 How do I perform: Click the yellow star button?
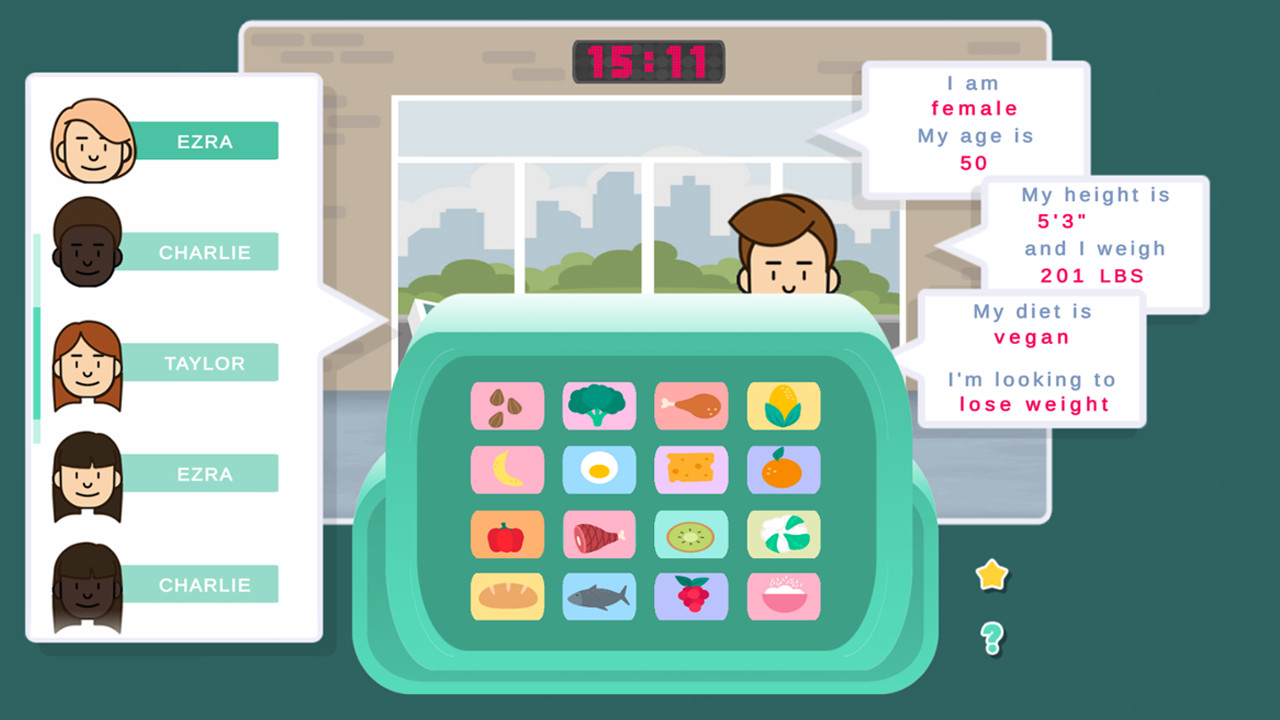point(990,573)
